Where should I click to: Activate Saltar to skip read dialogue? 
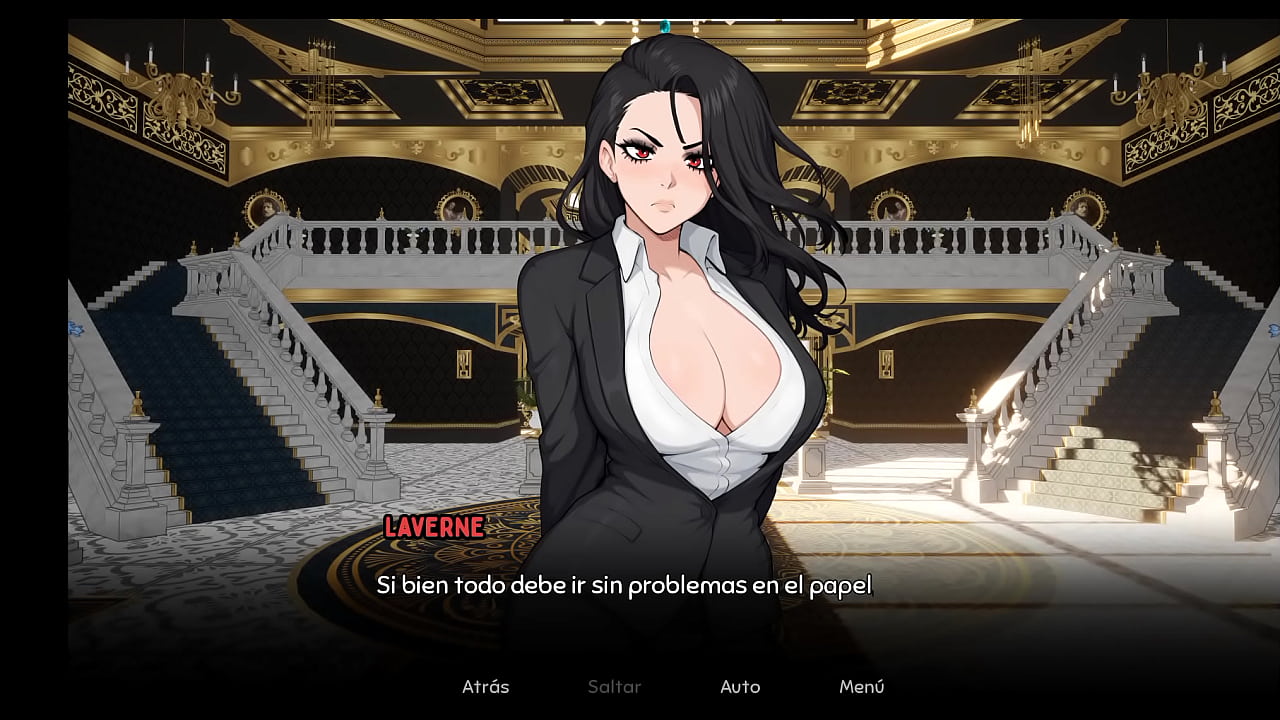click(x=614, y=687)
